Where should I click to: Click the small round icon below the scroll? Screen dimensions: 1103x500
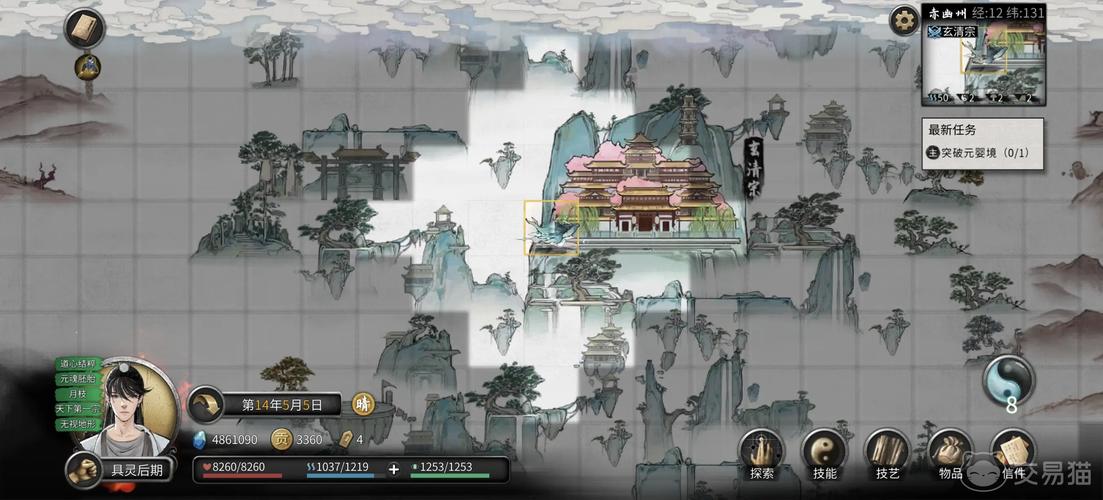coord(87,67)
